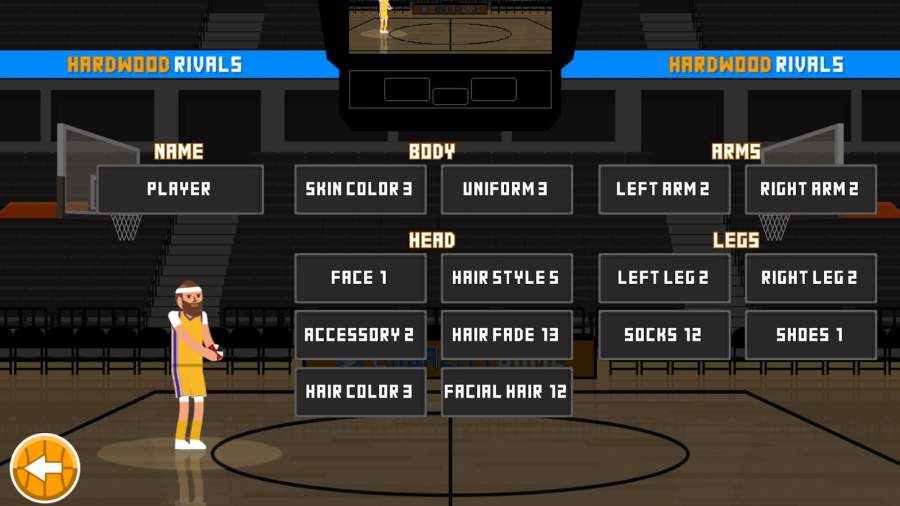Change the Skin Color 3 option
The width and height of the screenshot is (900, 506).
[x=360, y=189]
